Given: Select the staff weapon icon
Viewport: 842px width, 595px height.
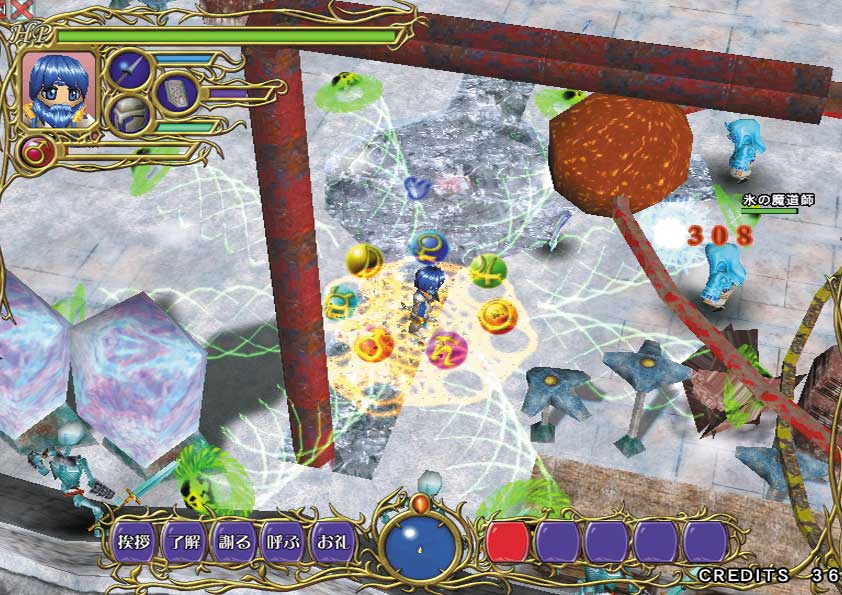Looking at the screenshot, I should click(x=129, y=70).
